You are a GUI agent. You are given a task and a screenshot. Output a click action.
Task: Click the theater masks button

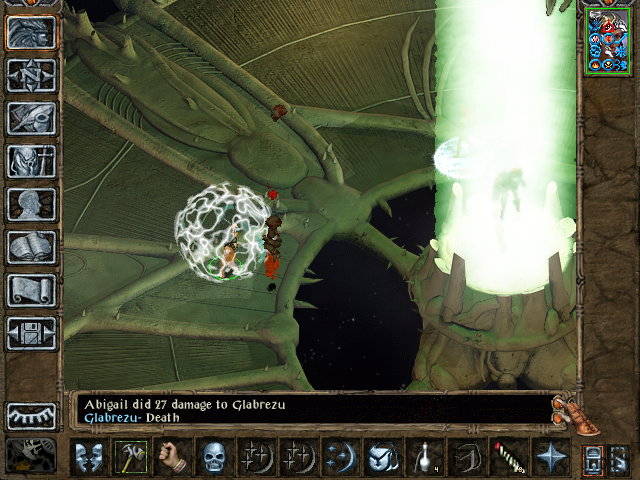tap(88, 457)
